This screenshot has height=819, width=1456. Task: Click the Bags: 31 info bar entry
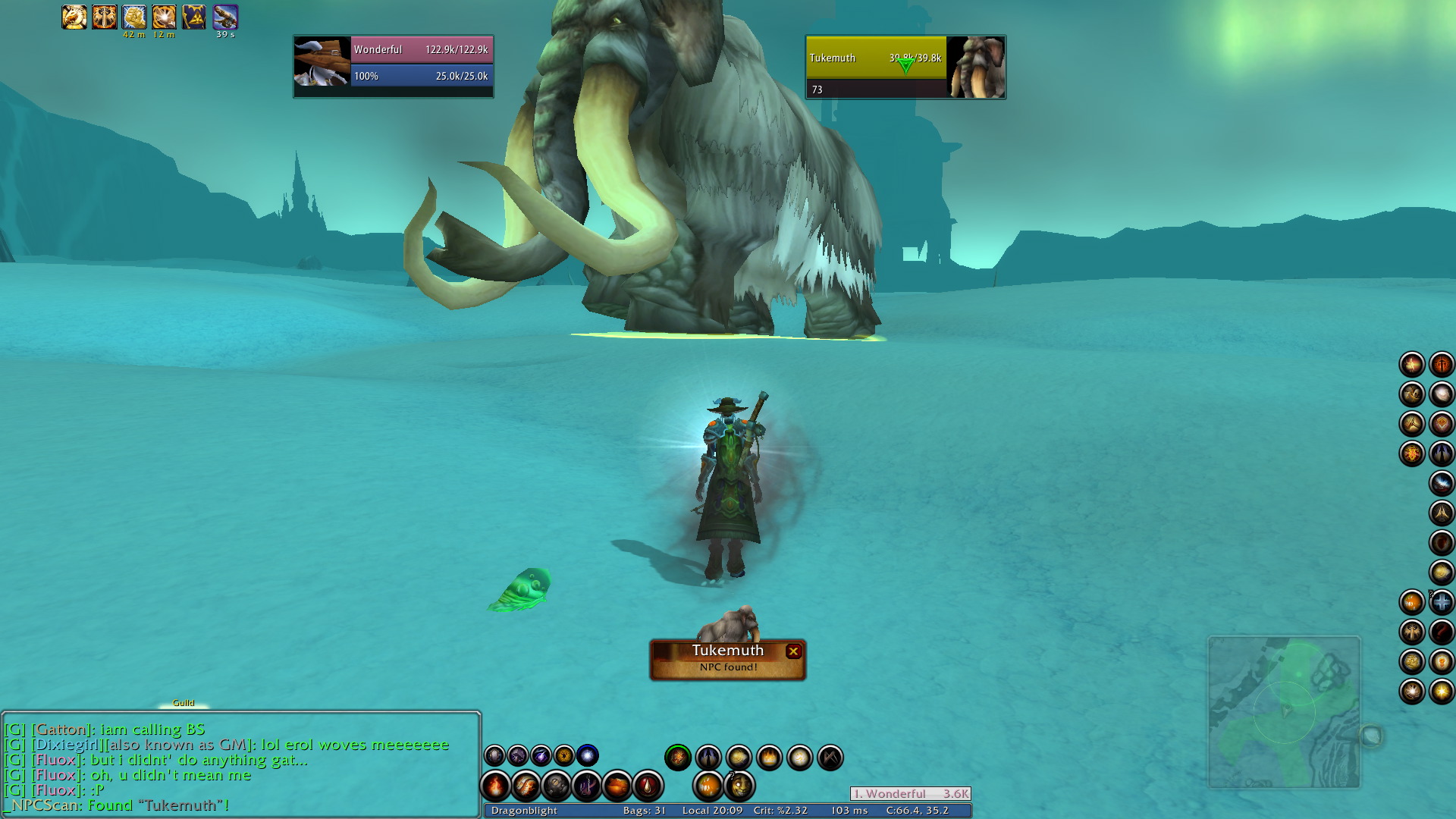(644, 811)
